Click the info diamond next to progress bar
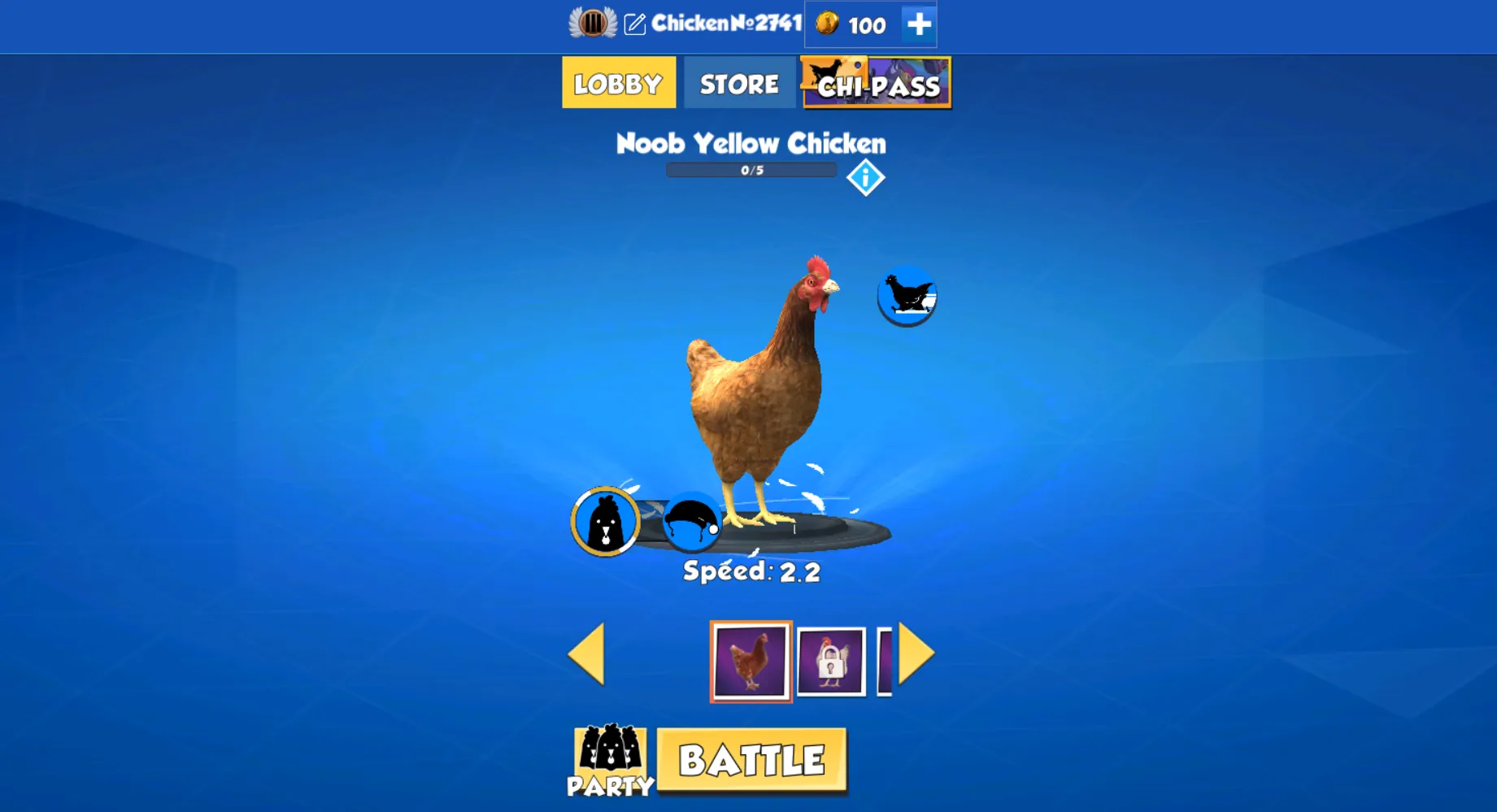 (866, 176)
